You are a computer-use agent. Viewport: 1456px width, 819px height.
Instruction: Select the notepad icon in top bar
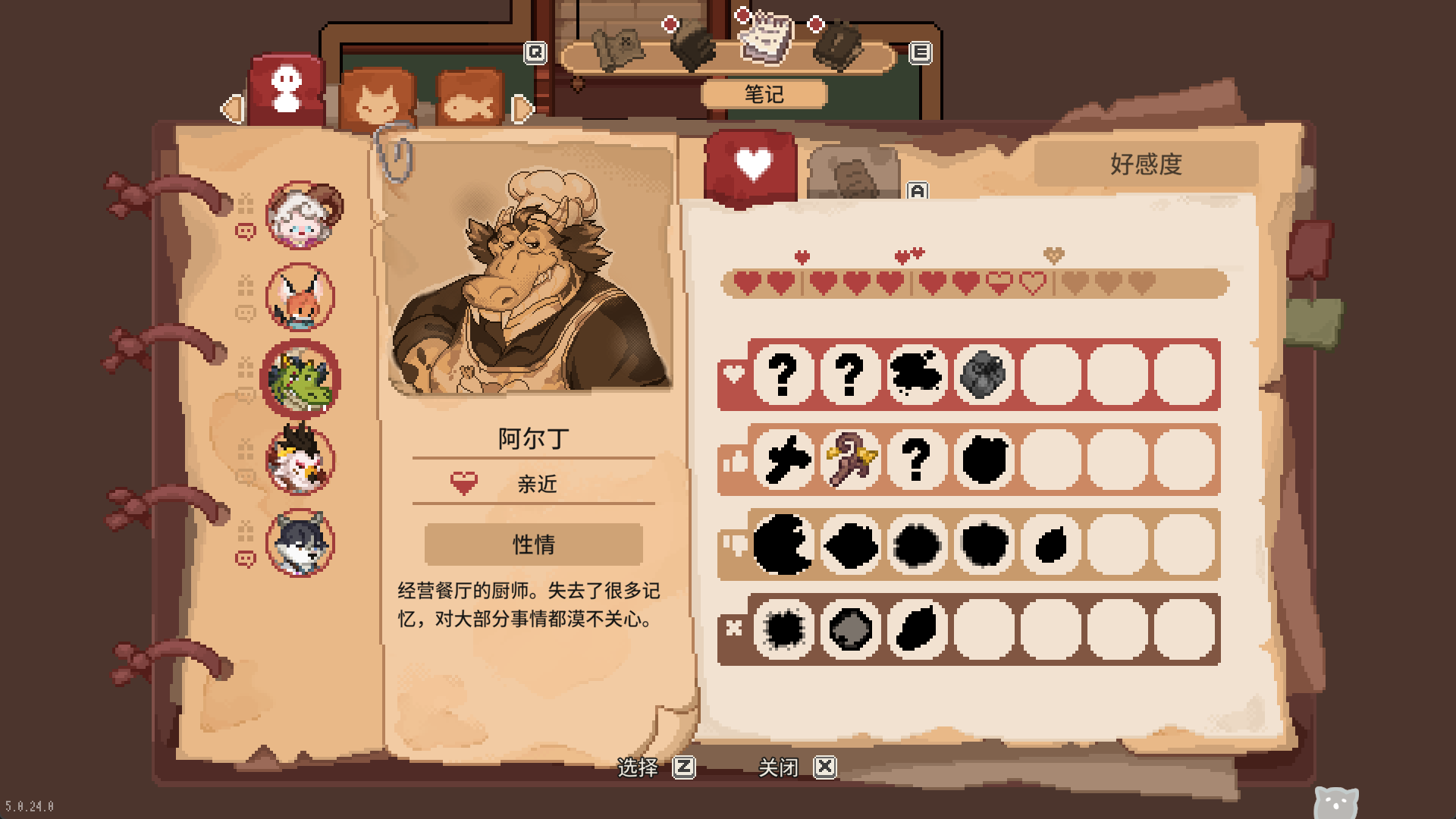[767, 38]
